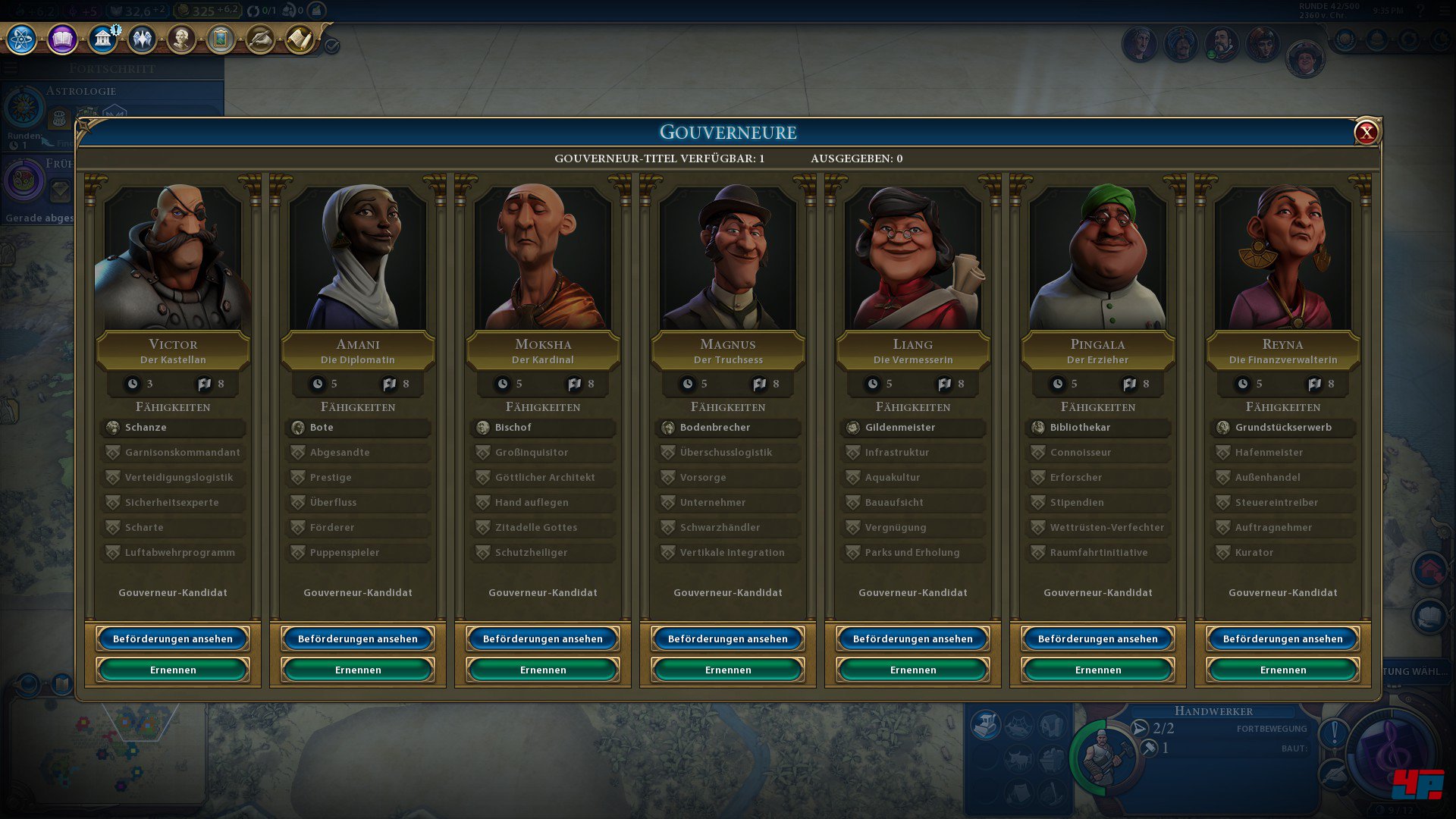Screen dimensions: 1456x819
Task: Select Victor's Schanze ability
Action: tap(173, 428)
